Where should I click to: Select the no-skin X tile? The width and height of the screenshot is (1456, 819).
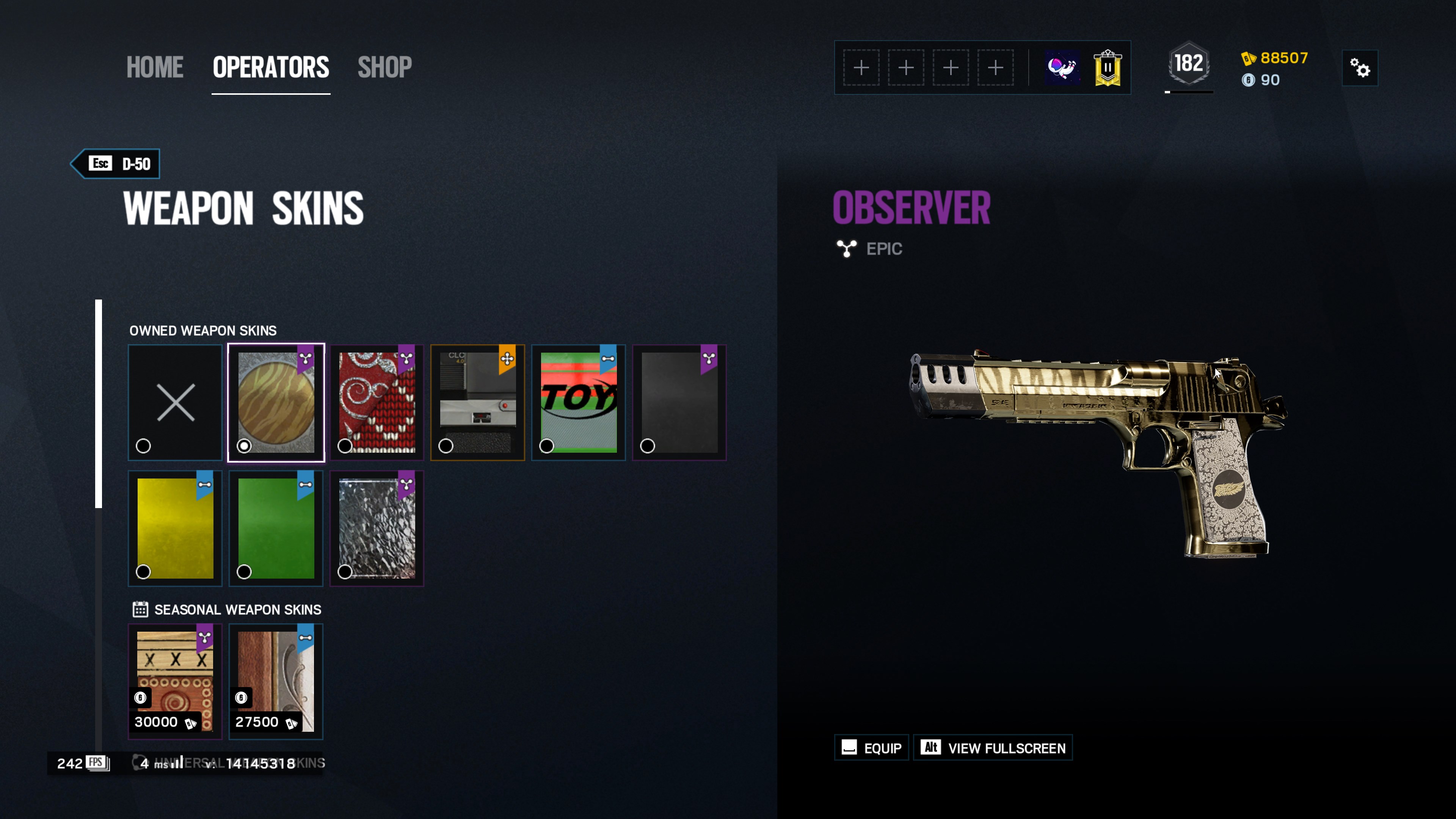tap(175, 402)
